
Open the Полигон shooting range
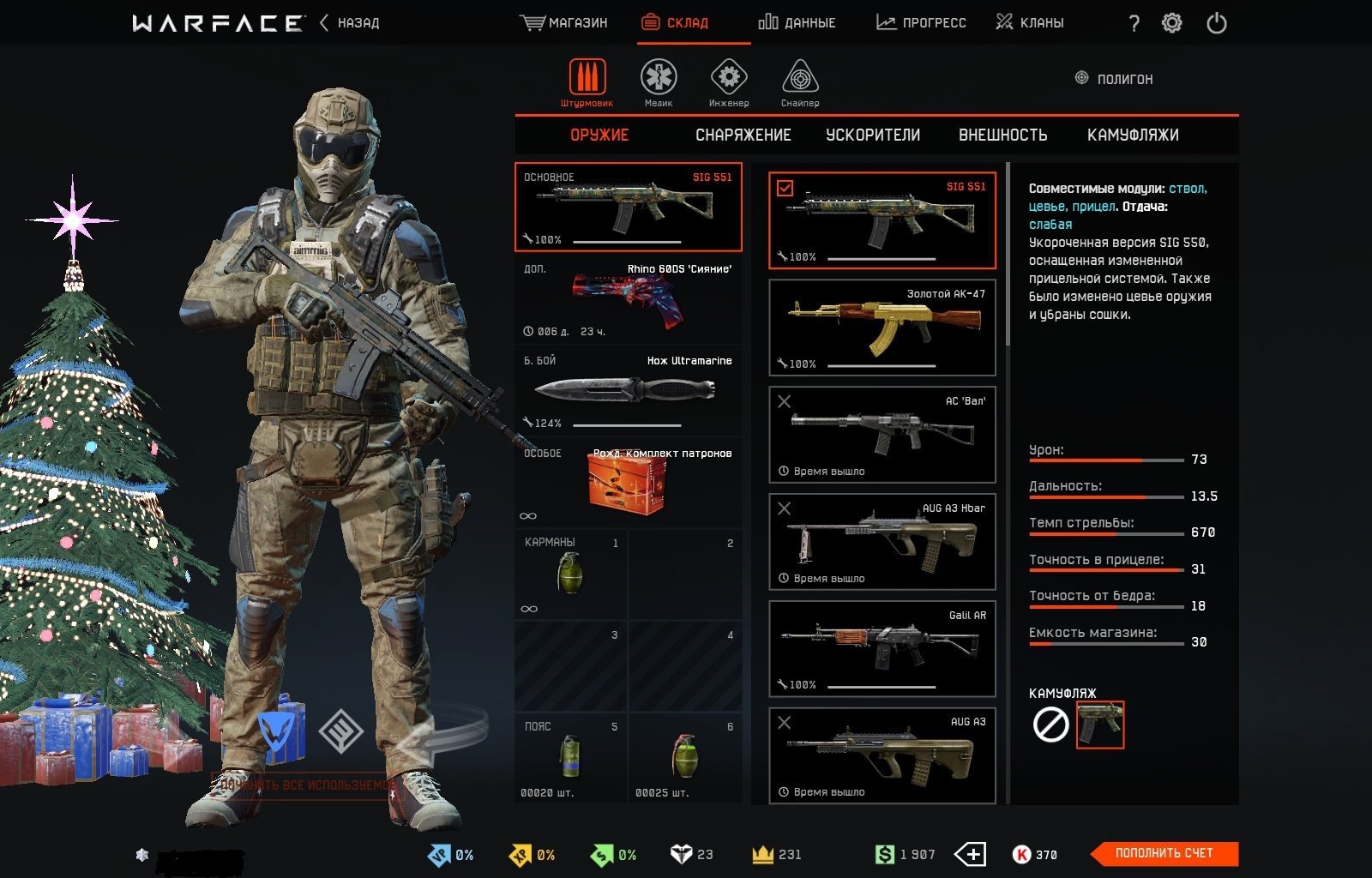(x=1115, y=79)
